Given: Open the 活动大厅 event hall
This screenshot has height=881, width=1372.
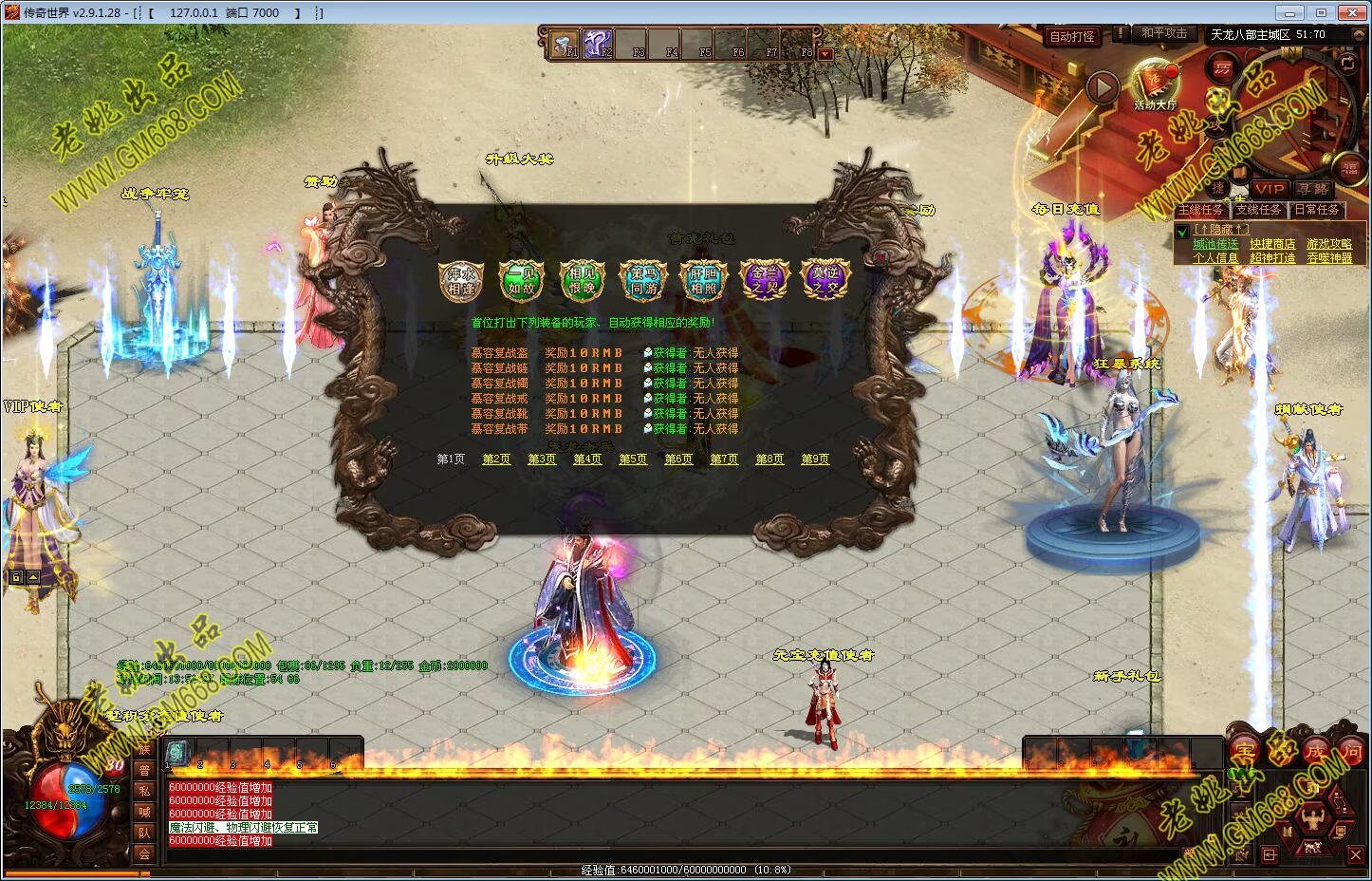Looking at the screenshot, I should pos(1155,84).
